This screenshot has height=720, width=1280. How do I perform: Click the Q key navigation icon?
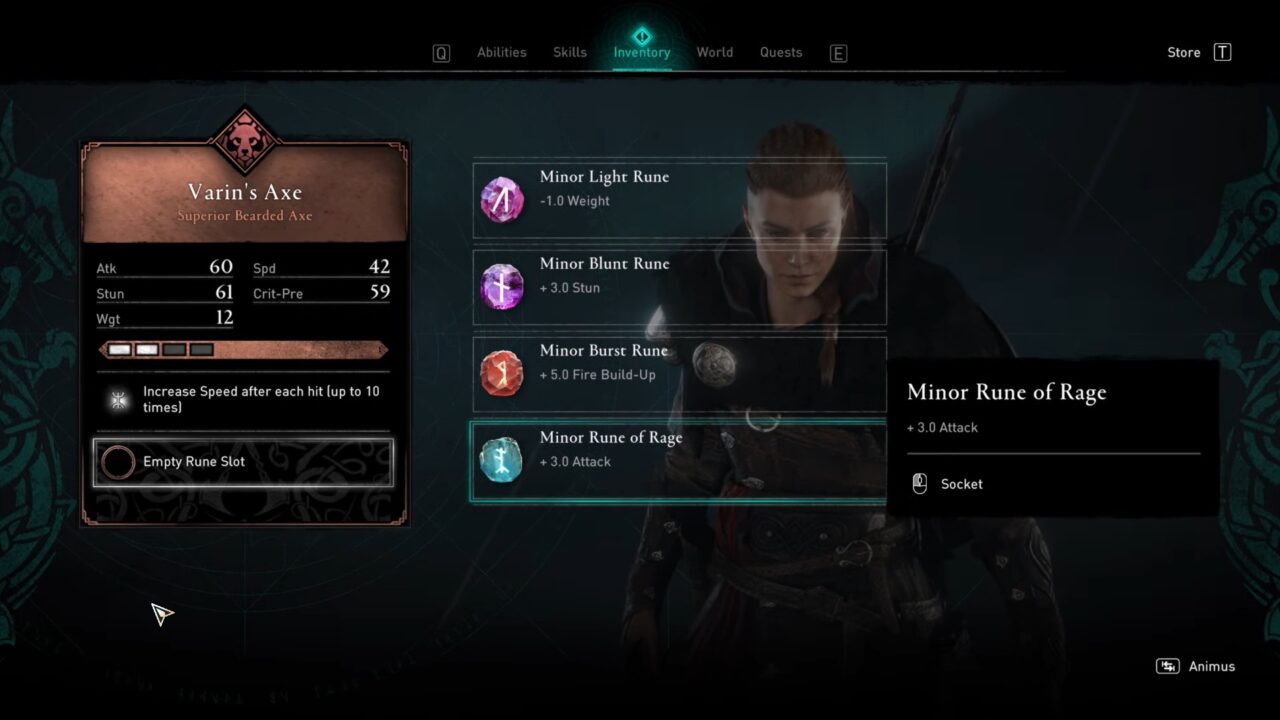[440, 52]
